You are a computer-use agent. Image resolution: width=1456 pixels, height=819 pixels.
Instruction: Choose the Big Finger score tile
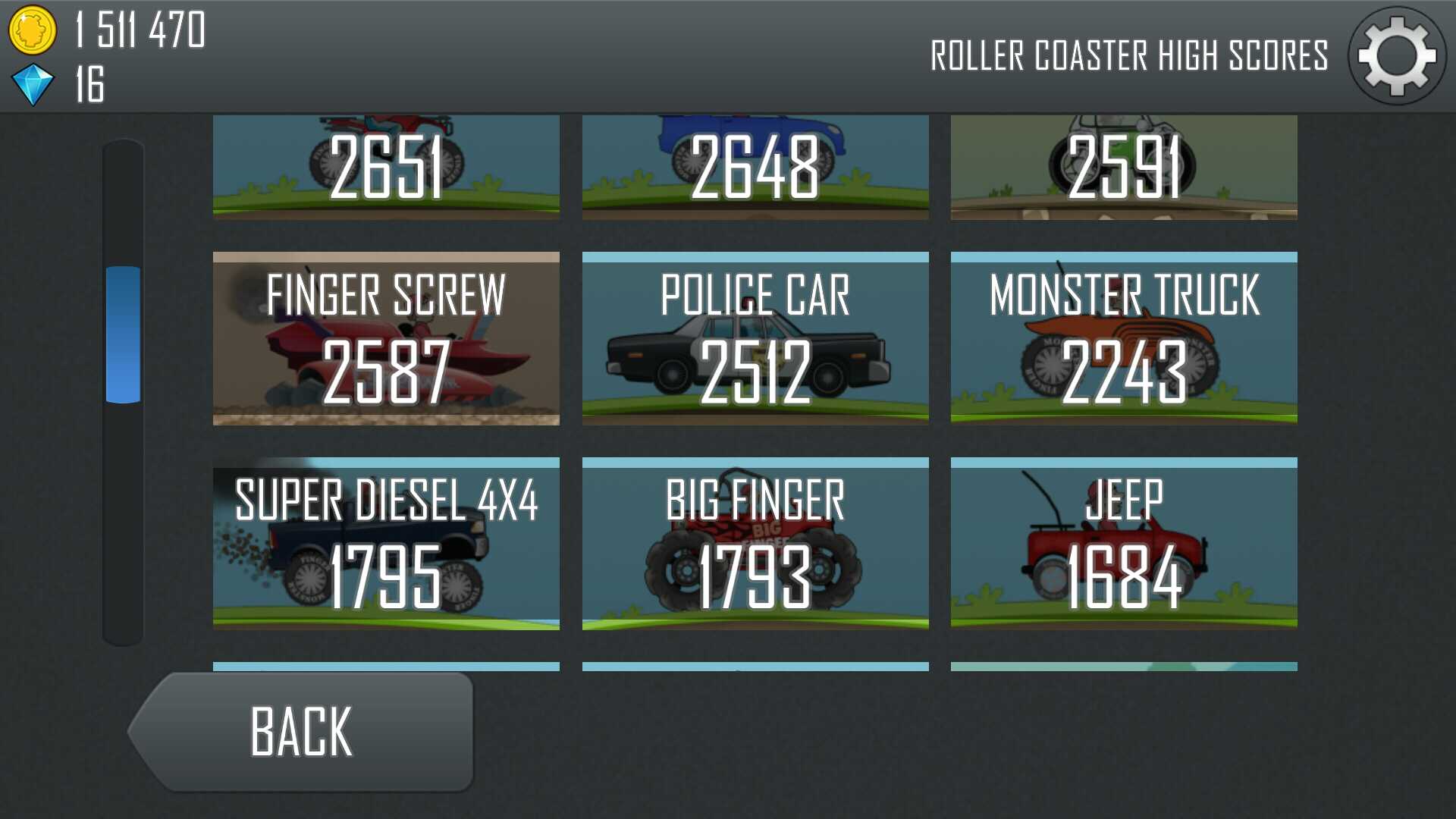coord(755,544)
